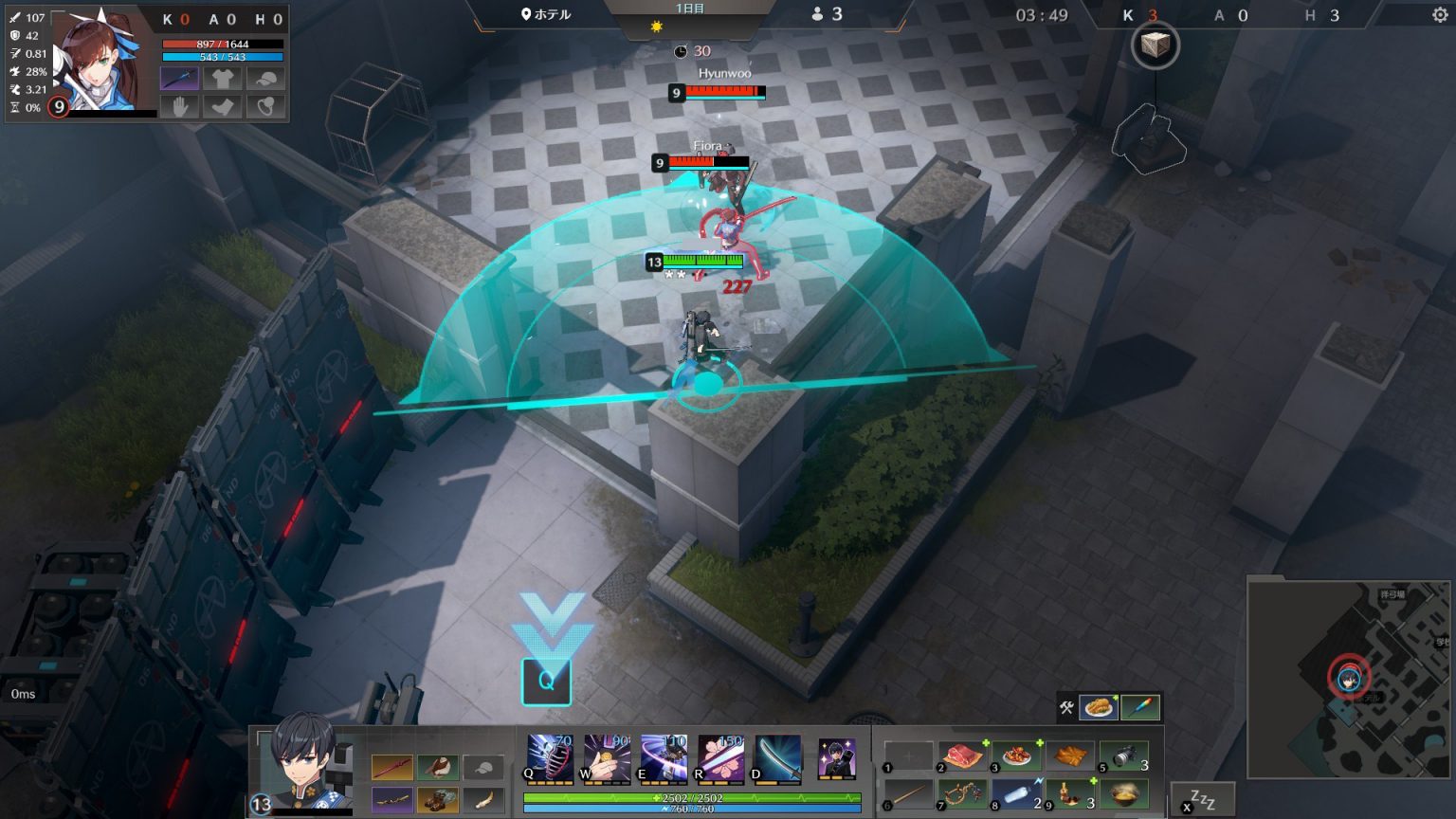Select the water bottle inventory slot

pyautogui.click(x=1016, y=793)
